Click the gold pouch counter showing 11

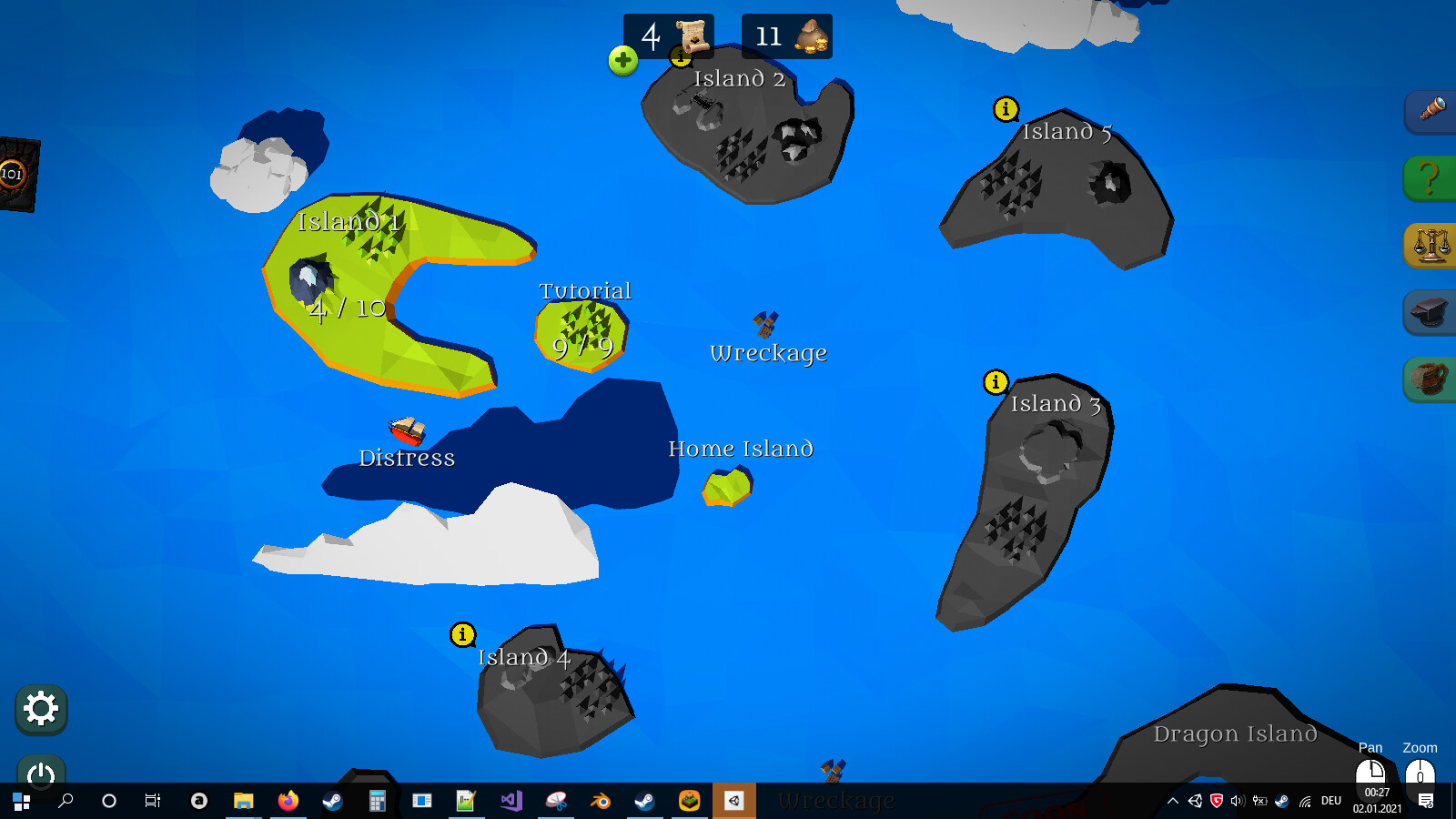(785, 36)
